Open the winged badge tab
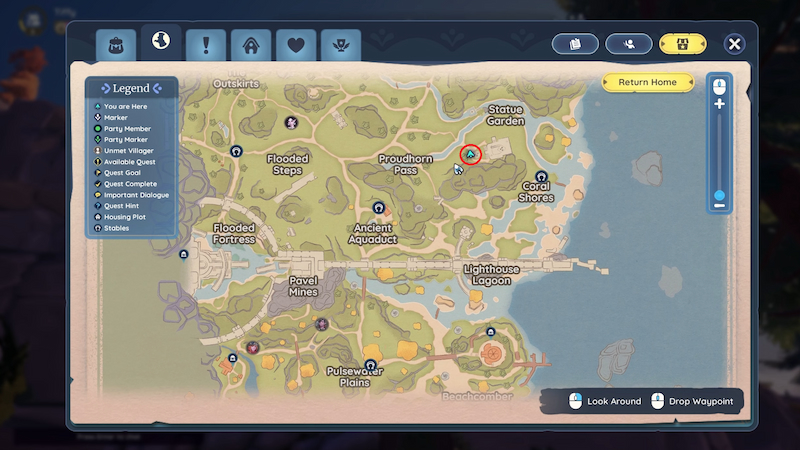This screenshot has width=800, height=450. pyautogui.click(x=341, y=45)
